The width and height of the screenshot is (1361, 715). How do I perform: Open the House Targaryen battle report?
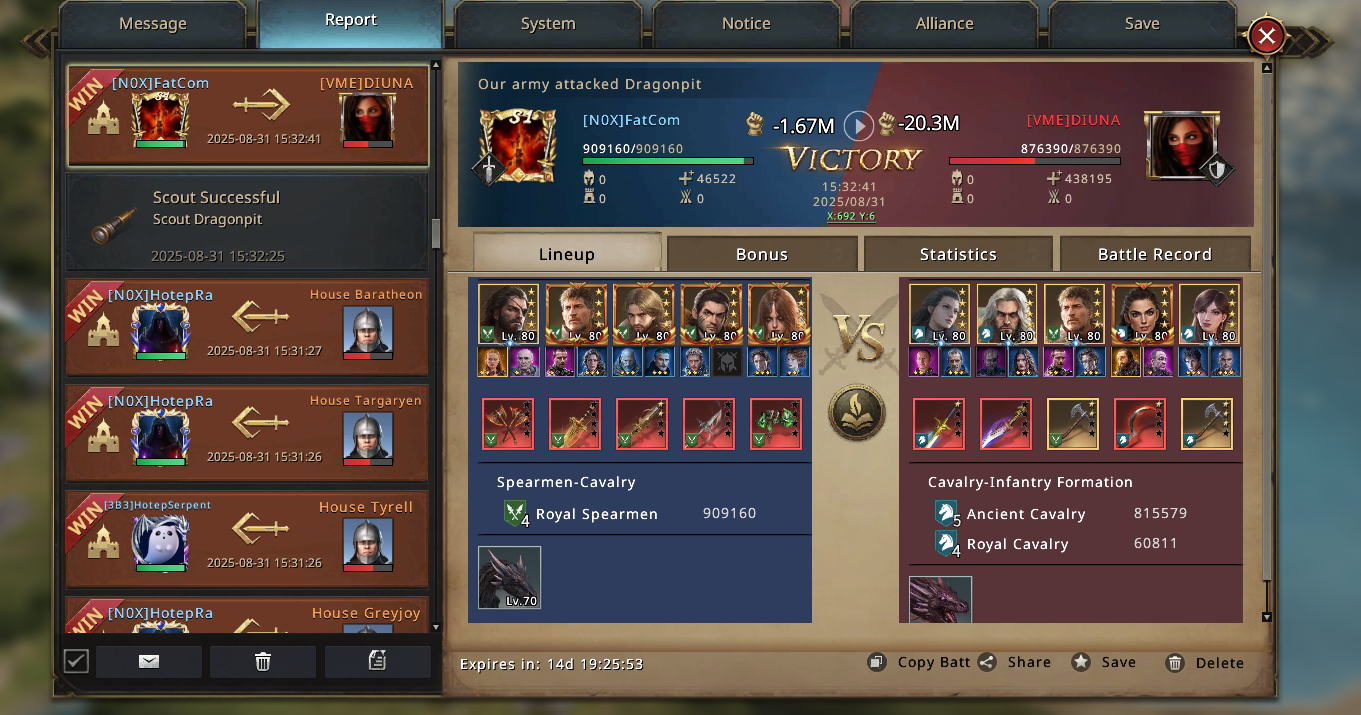(247, 433)
